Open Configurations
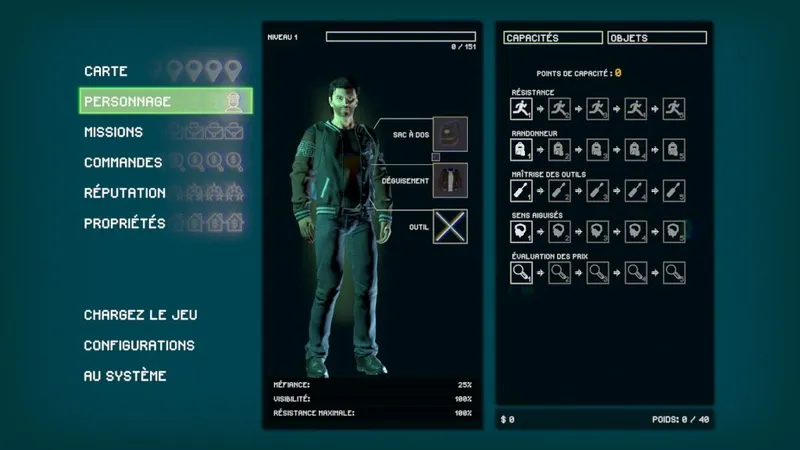800x450 pixels. click(x=139, y=345)
